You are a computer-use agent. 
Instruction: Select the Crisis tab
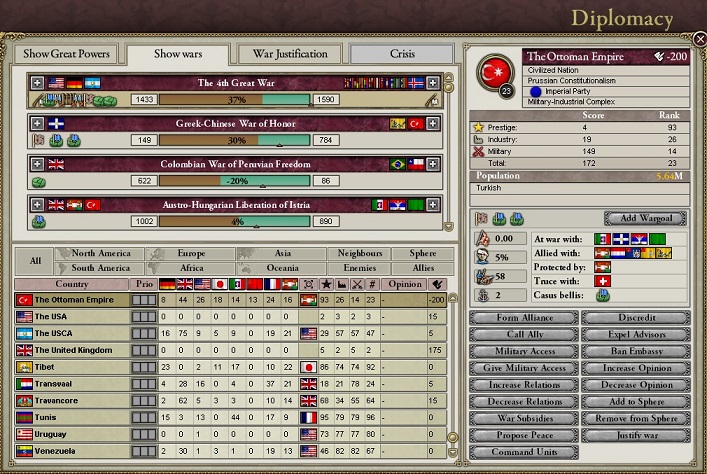pos(403,53)
